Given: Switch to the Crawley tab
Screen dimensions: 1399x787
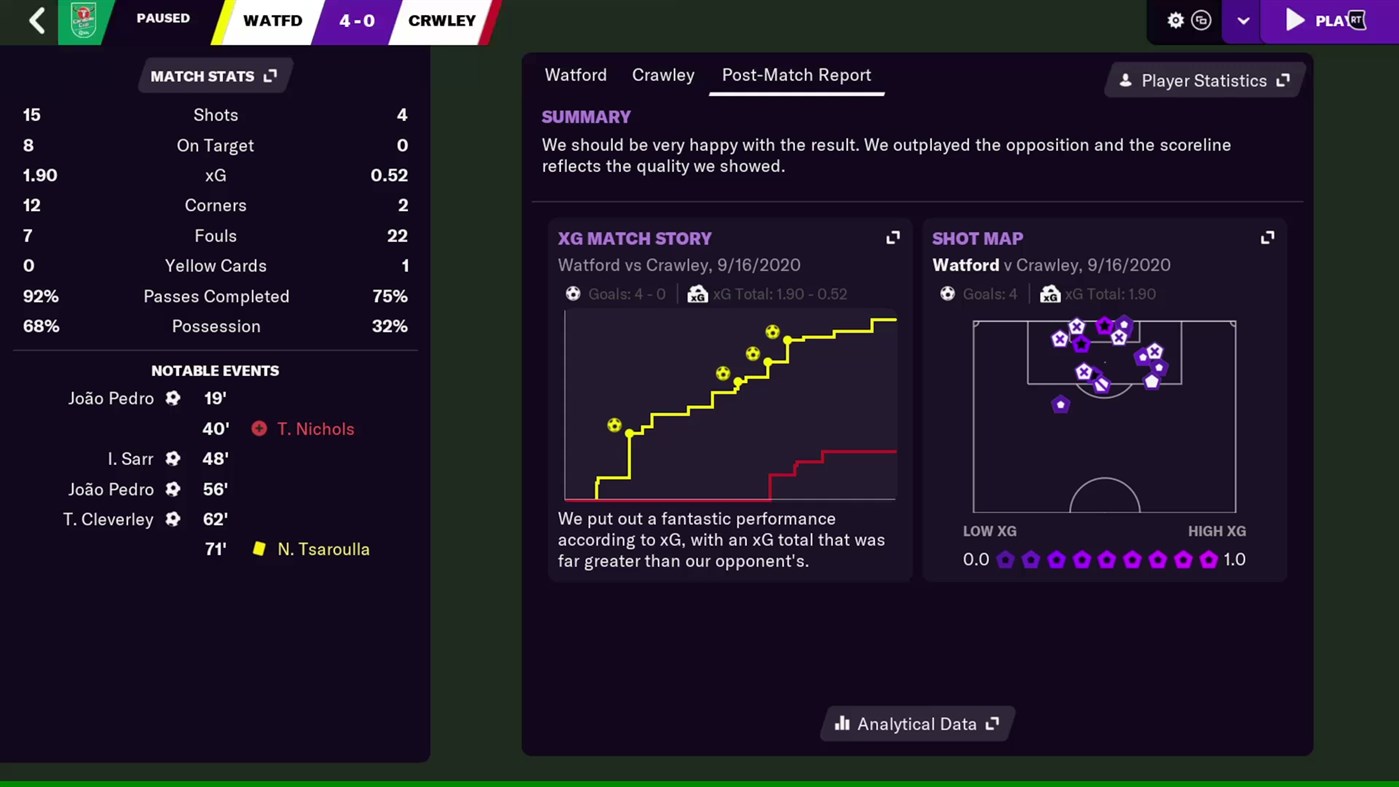Looking at the screenshot, I should point(662,75).
